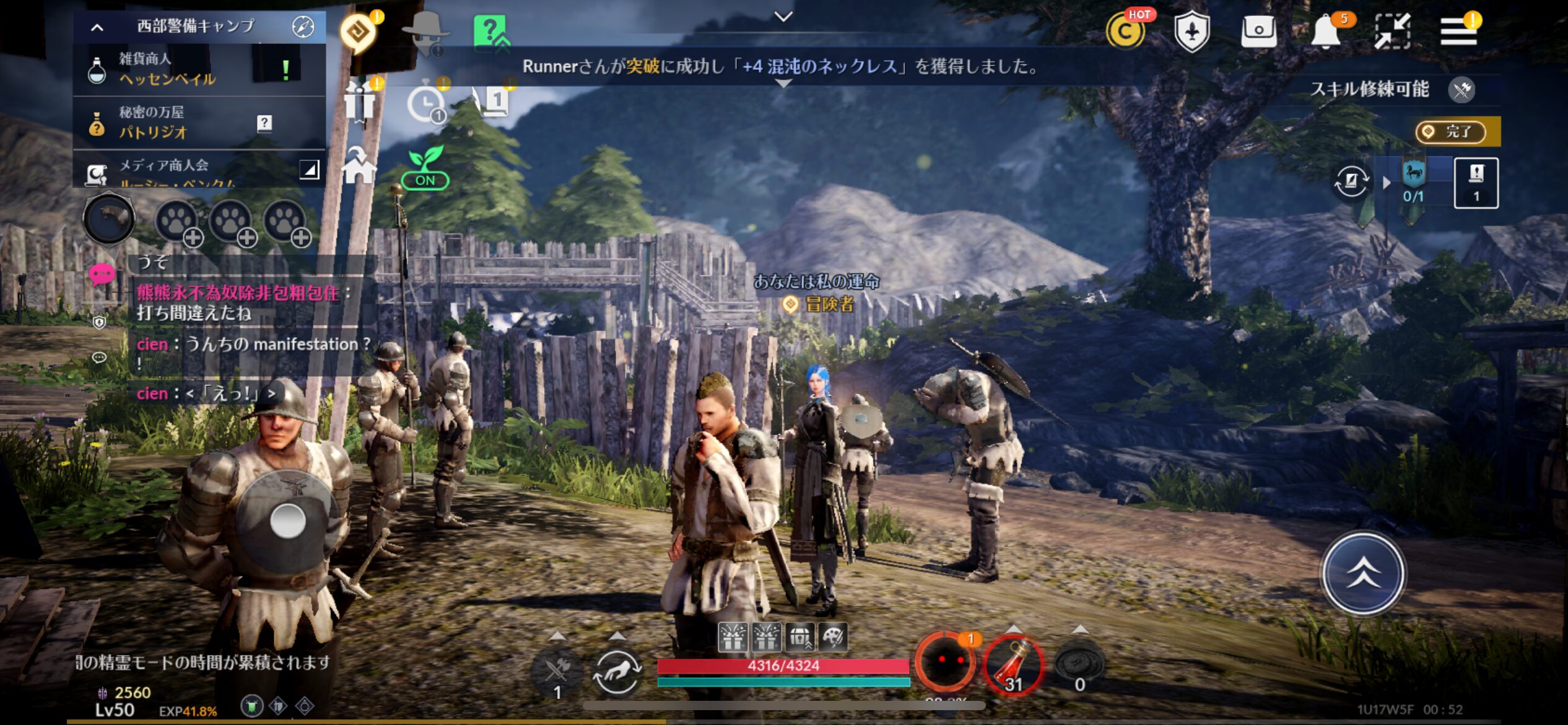Open the hamburger main menu
The width and height of the screenshot is (1568, 725).
coord(1458,31)
